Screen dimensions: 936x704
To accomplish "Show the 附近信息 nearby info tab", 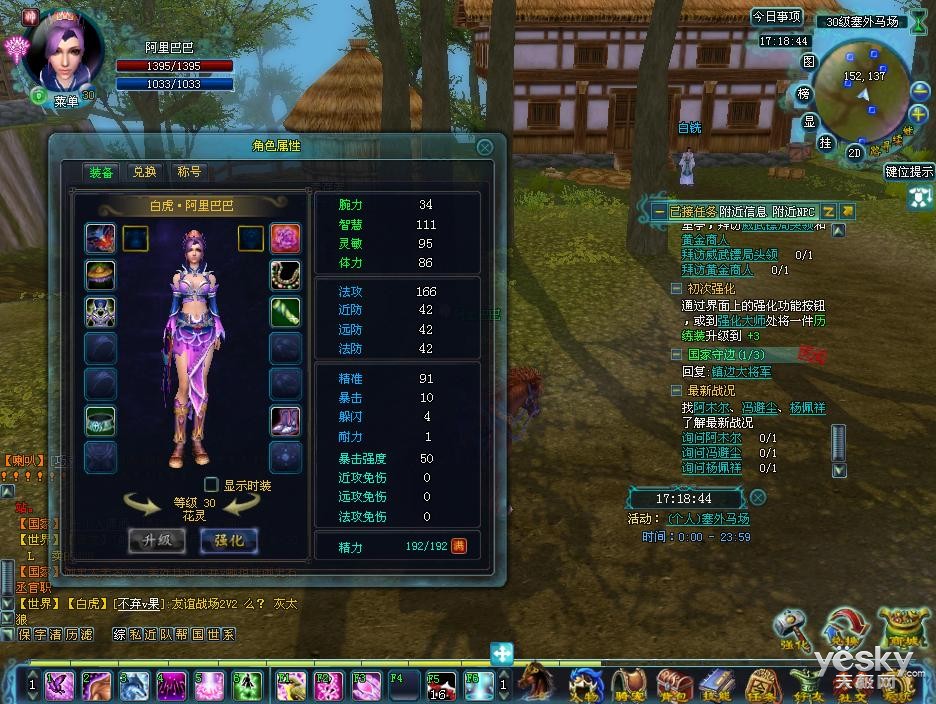I will (742, 211).
